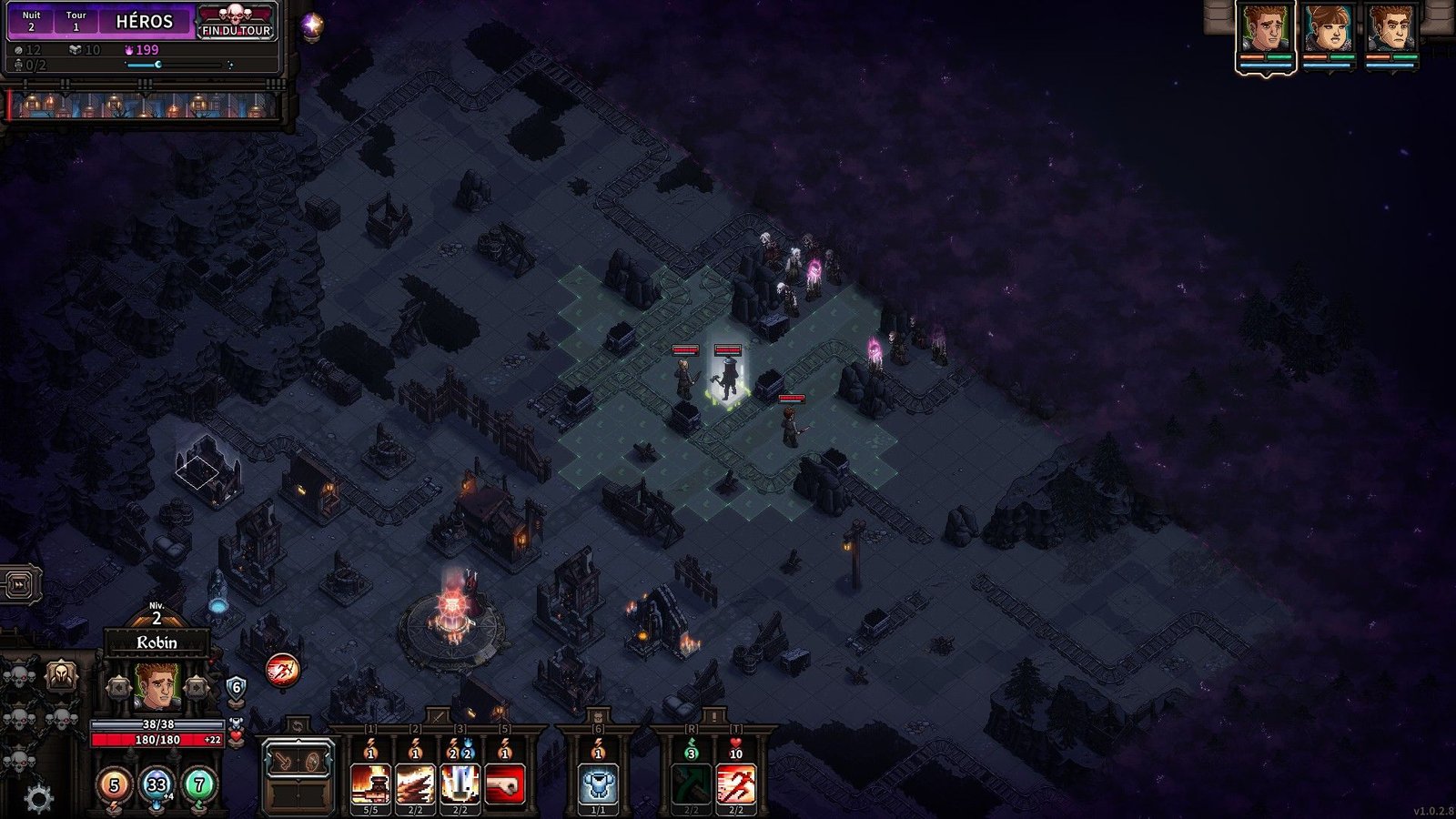Image resolution: width=1456 pixels, height=819 pixels.
Task: Activate the fiery hammer strike skill
Action: [370, 783]
